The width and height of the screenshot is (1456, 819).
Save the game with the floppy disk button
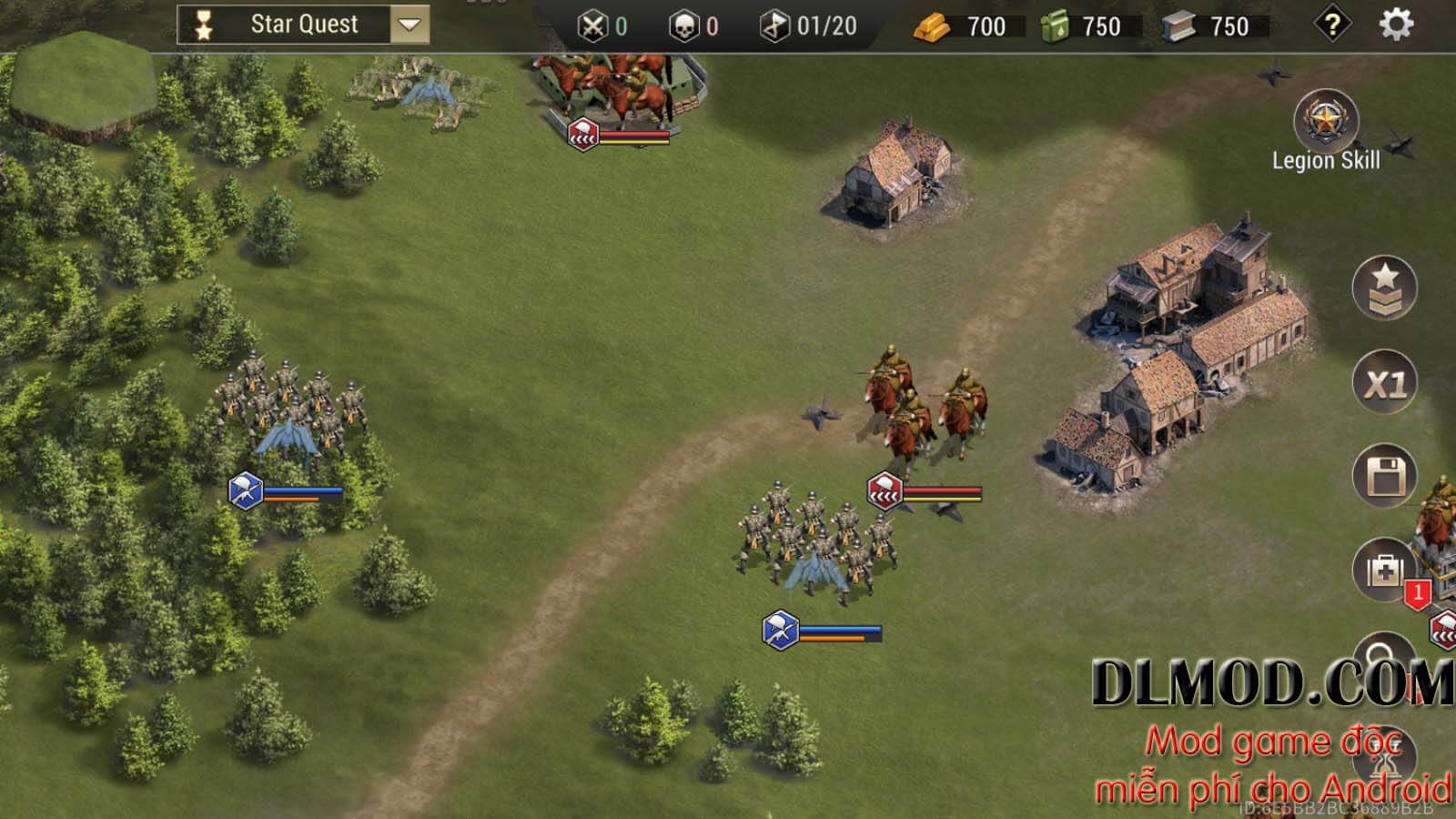click(1384, 476)
